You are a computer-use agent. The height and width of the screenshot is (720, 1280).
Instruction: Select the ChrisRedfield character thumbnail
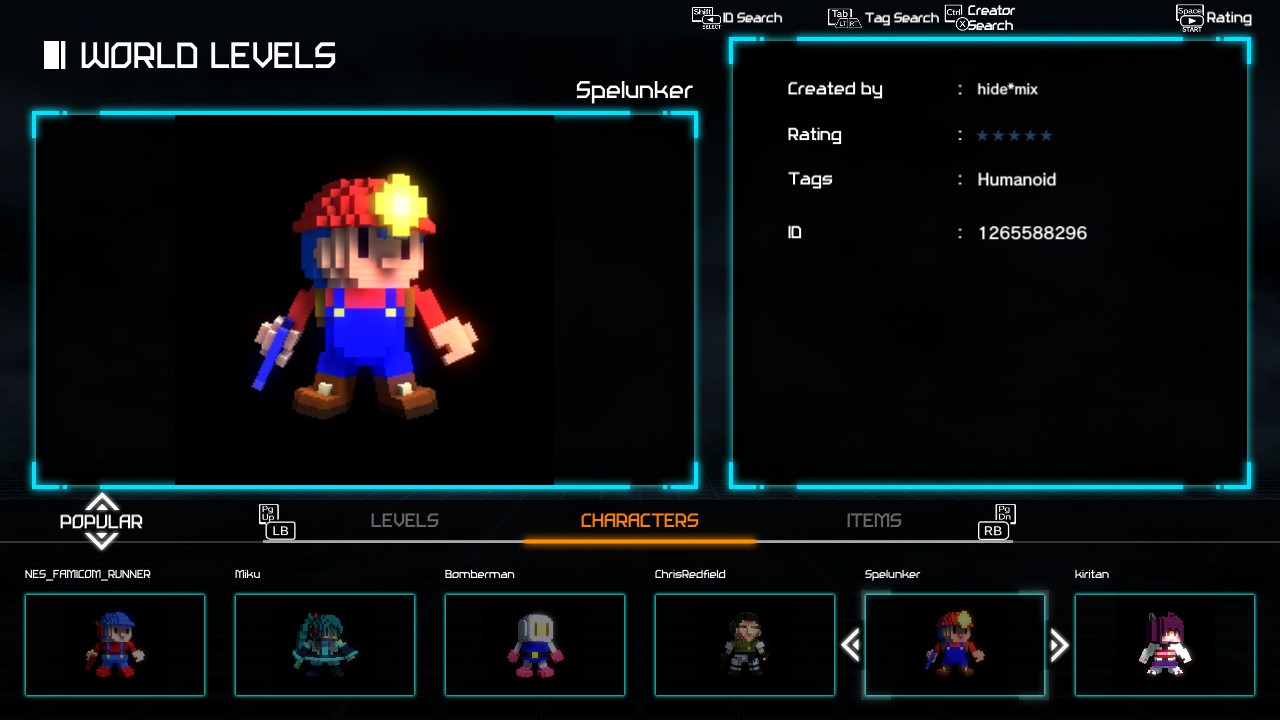point(745,645)
